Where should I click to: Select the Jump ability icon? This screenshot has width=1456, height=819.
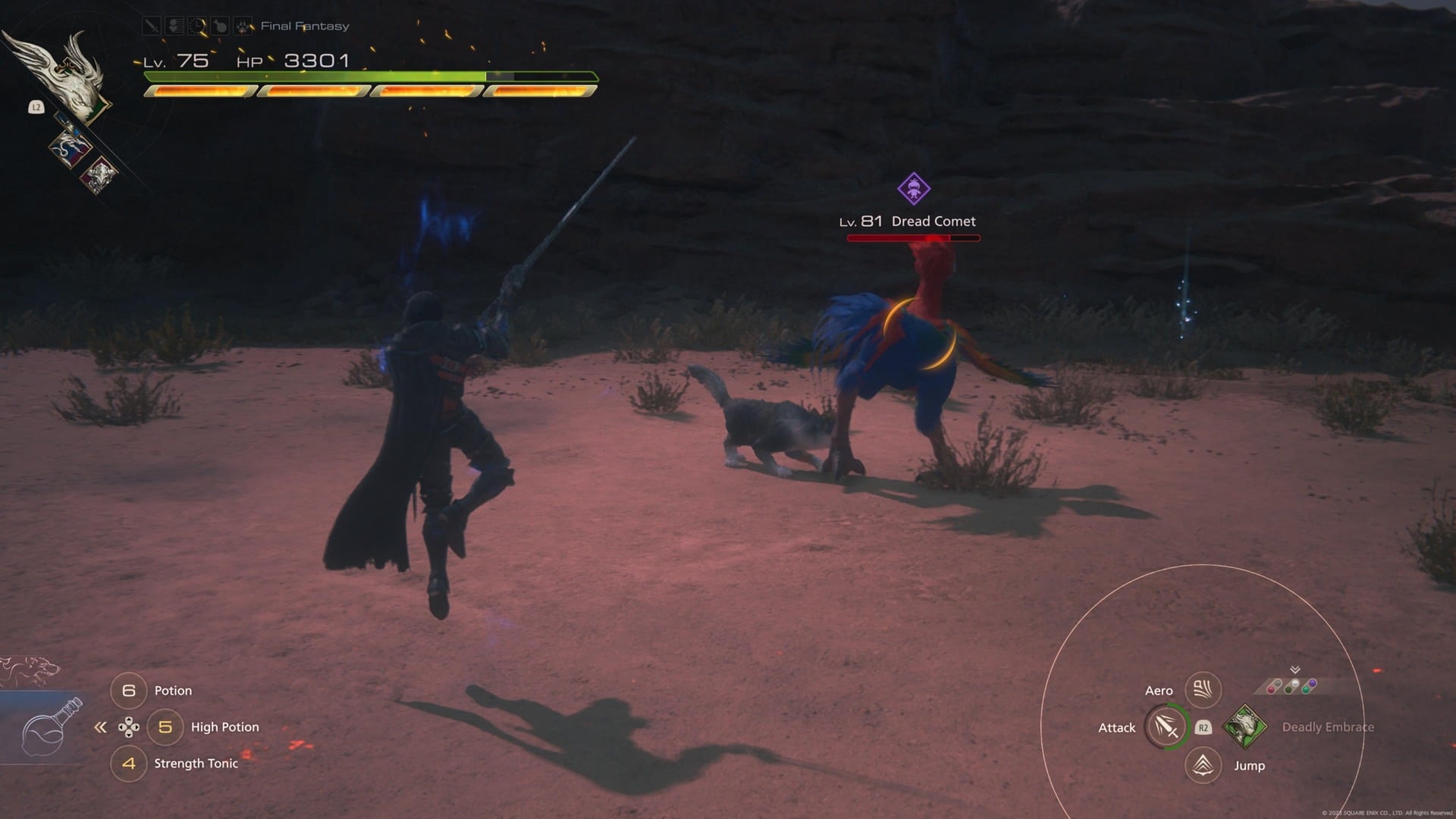[x=1202, y=765]
